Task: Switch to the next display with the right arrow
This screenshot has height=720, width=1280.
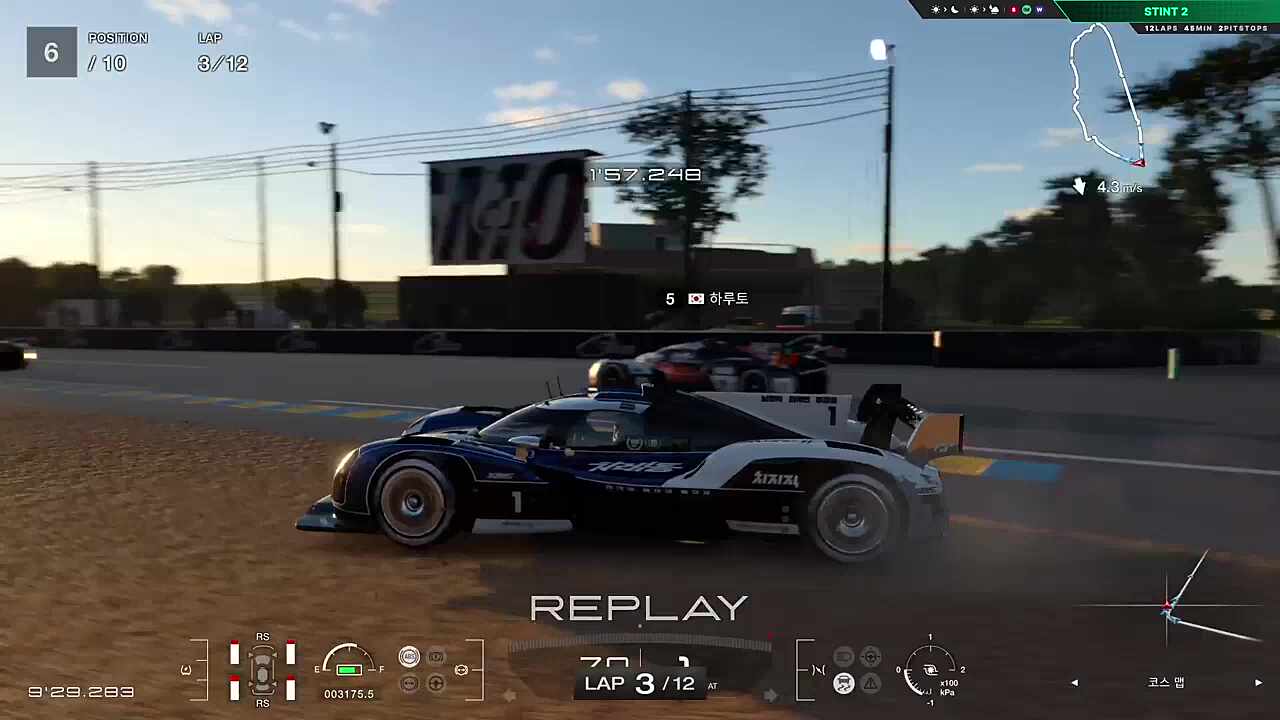Action: coord(1258,683)
